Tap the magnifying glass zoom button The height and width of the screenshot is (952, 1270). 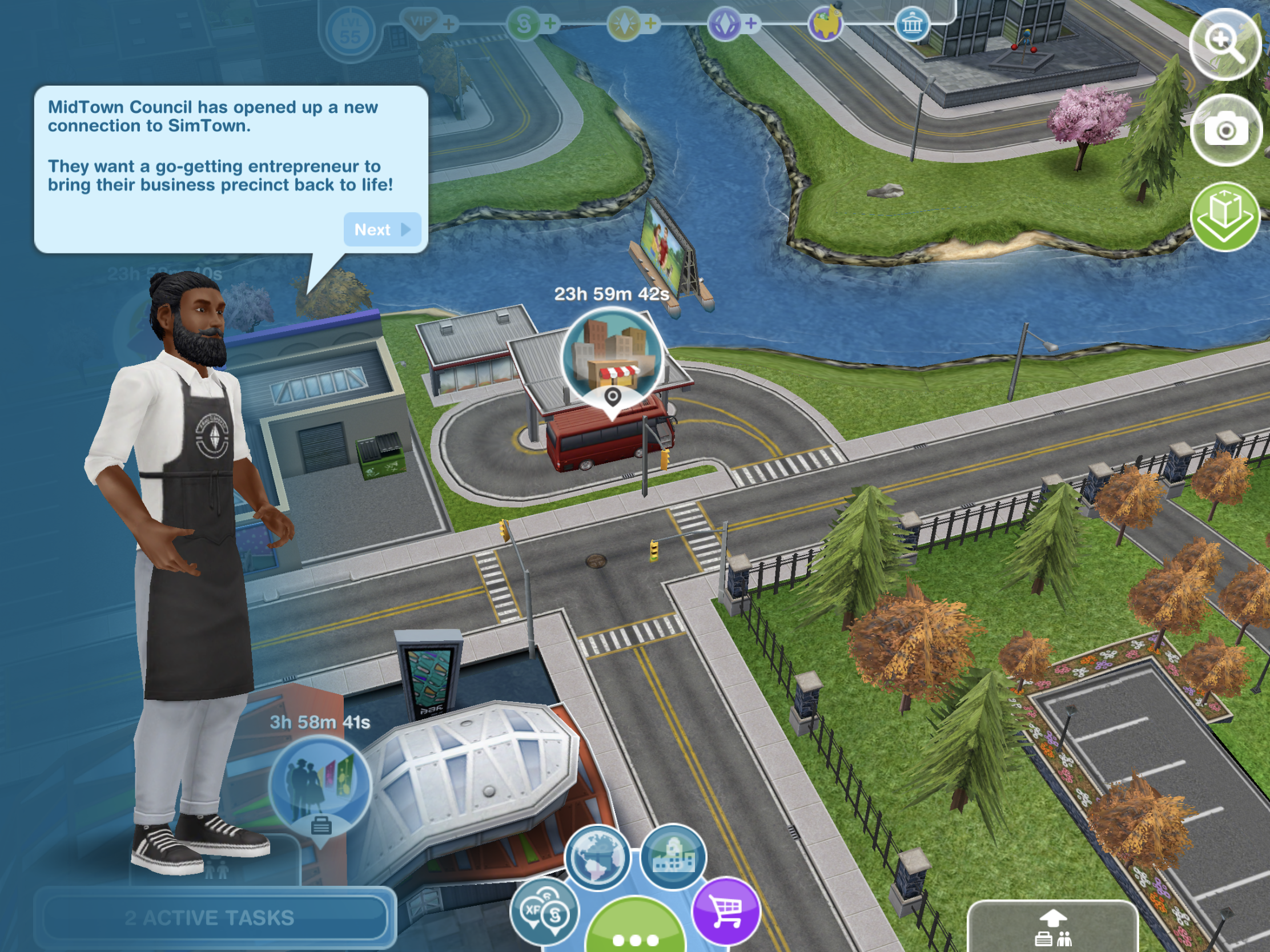point(1225,44)
